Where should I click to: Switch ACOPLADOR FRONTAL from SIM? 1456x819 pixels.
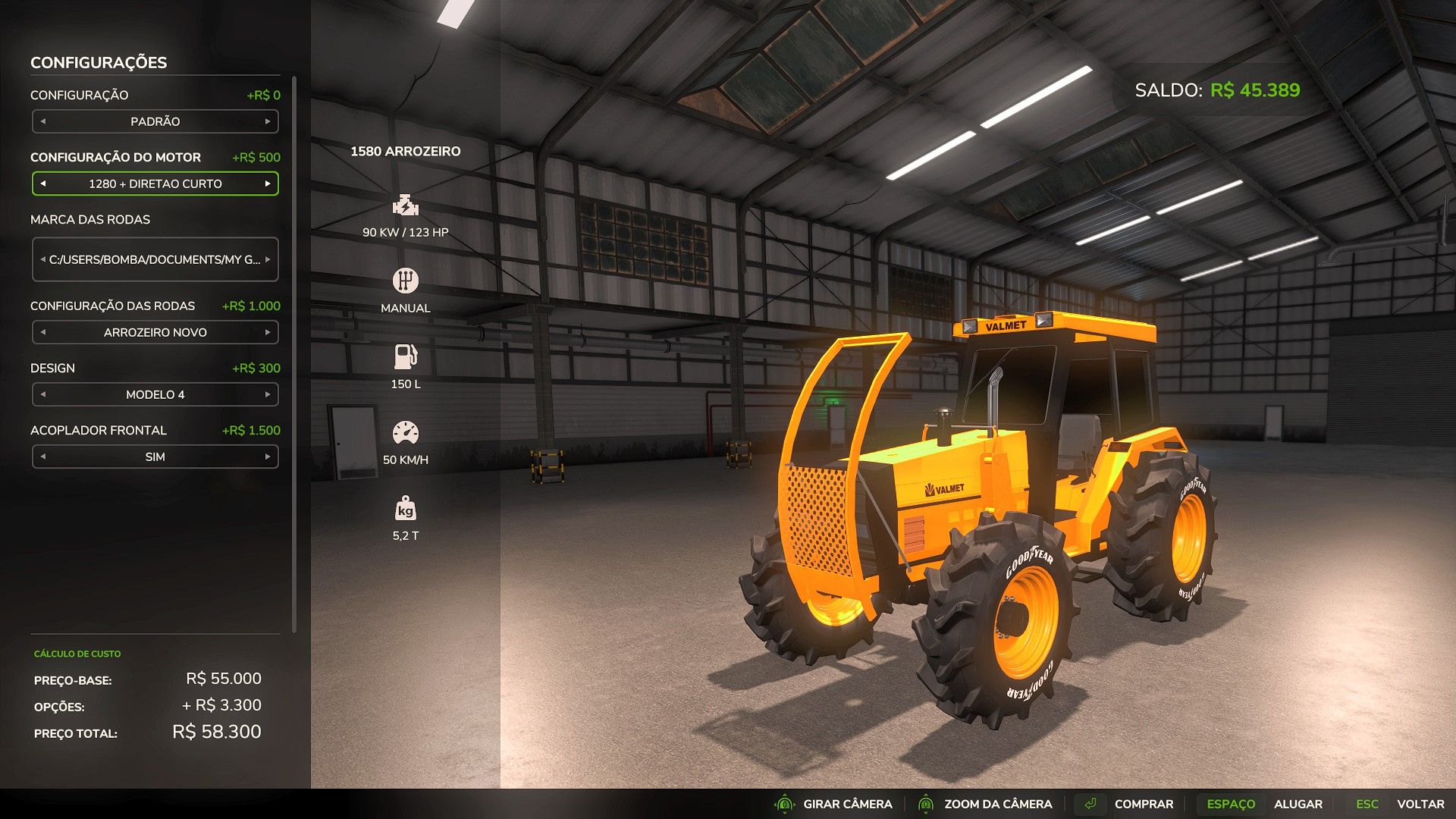coord(155,457)
